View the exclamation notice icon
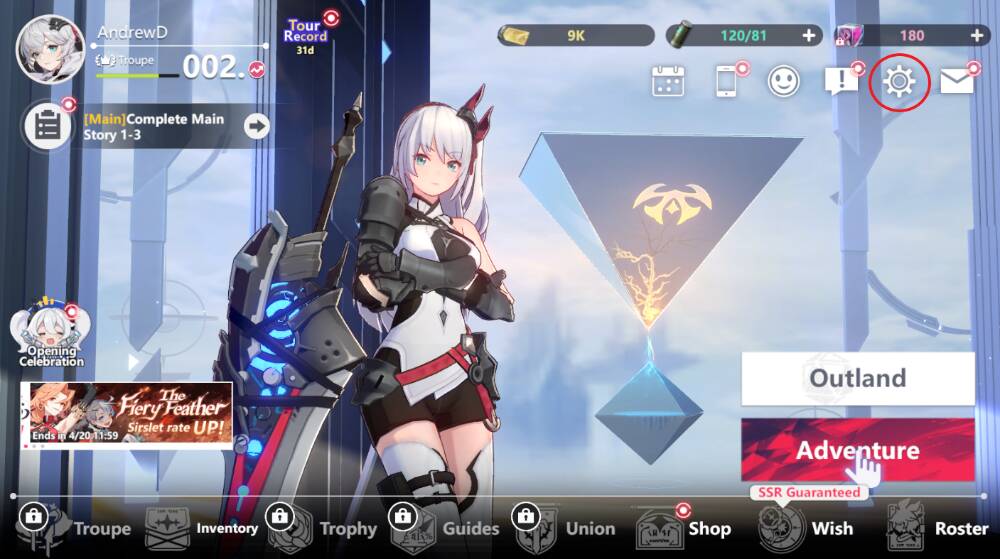 point(841,81)
